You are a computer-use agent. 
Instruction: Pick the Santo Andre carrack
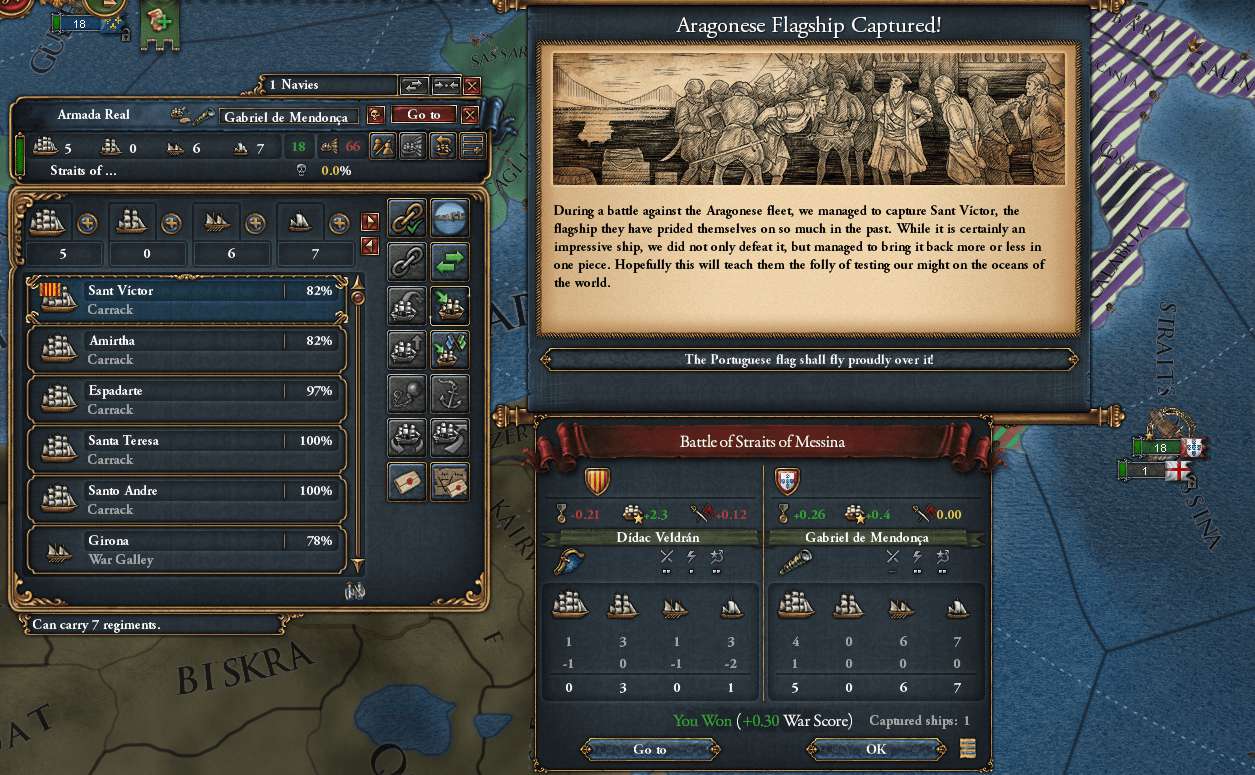tap(186, 499)
